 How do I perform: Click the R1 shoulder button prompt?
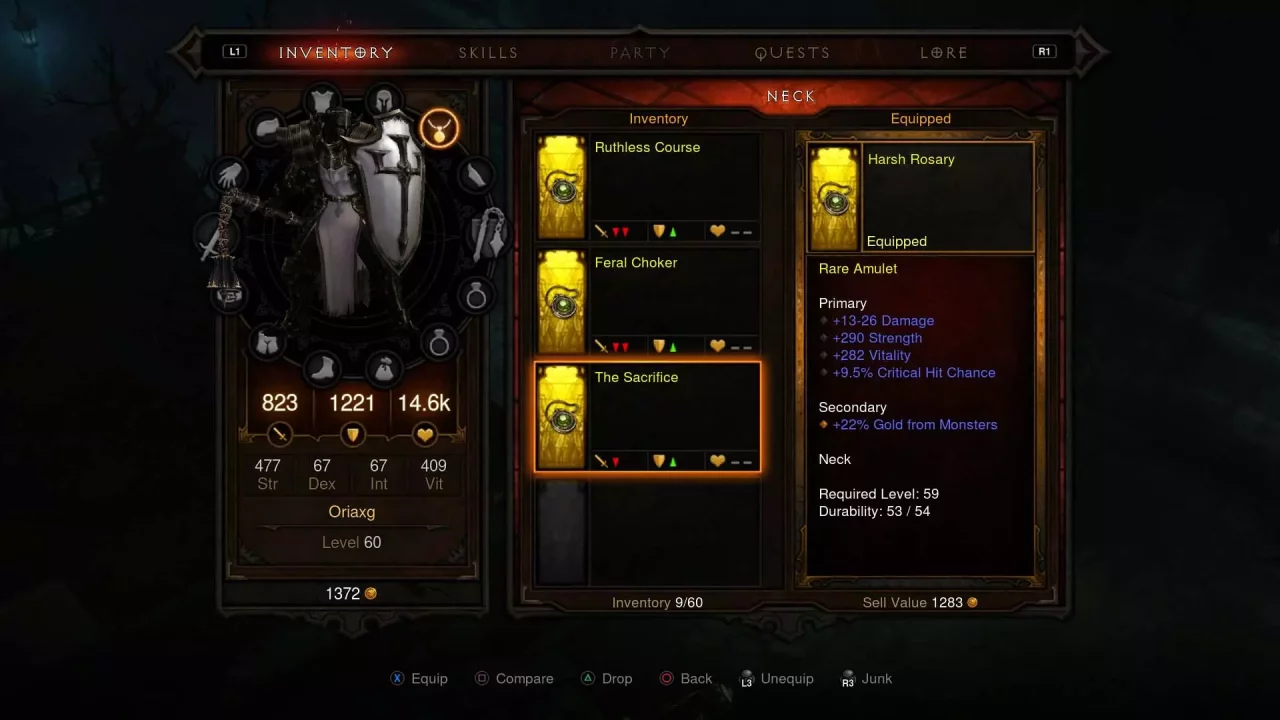(x=1044, y=51)
